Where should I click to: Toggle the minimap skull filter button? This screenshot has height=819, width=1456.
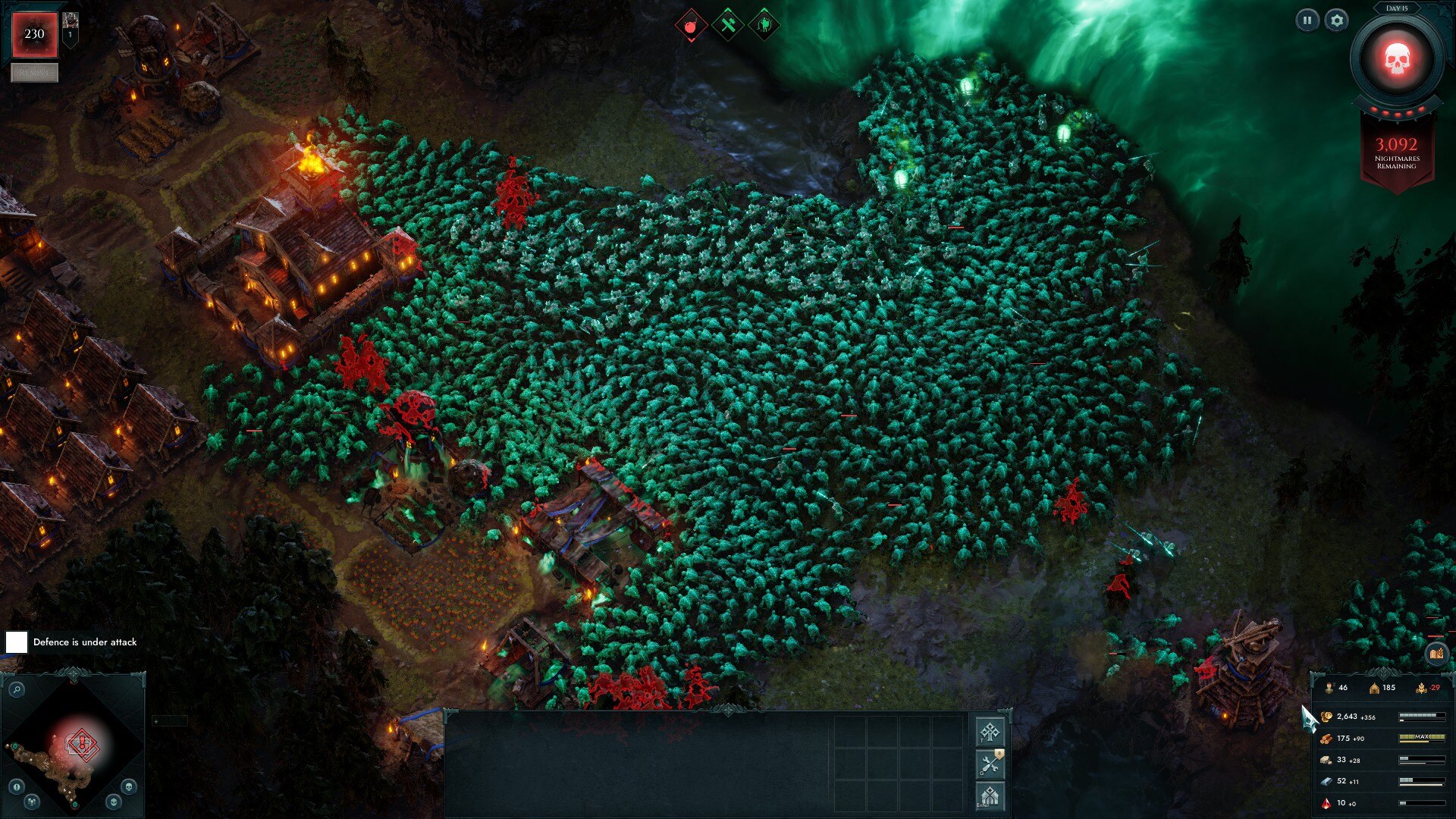pos(129,786)
